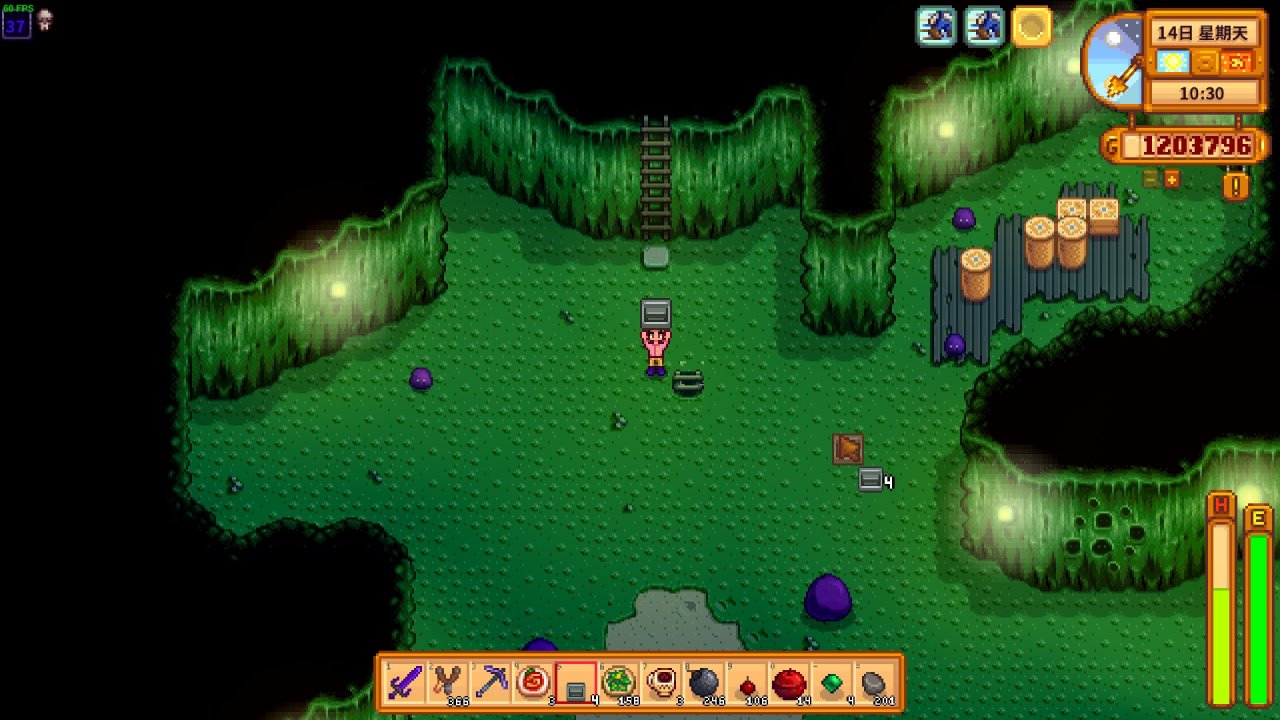Equip the purple pickaxe from the hotbar

point(491,683)
